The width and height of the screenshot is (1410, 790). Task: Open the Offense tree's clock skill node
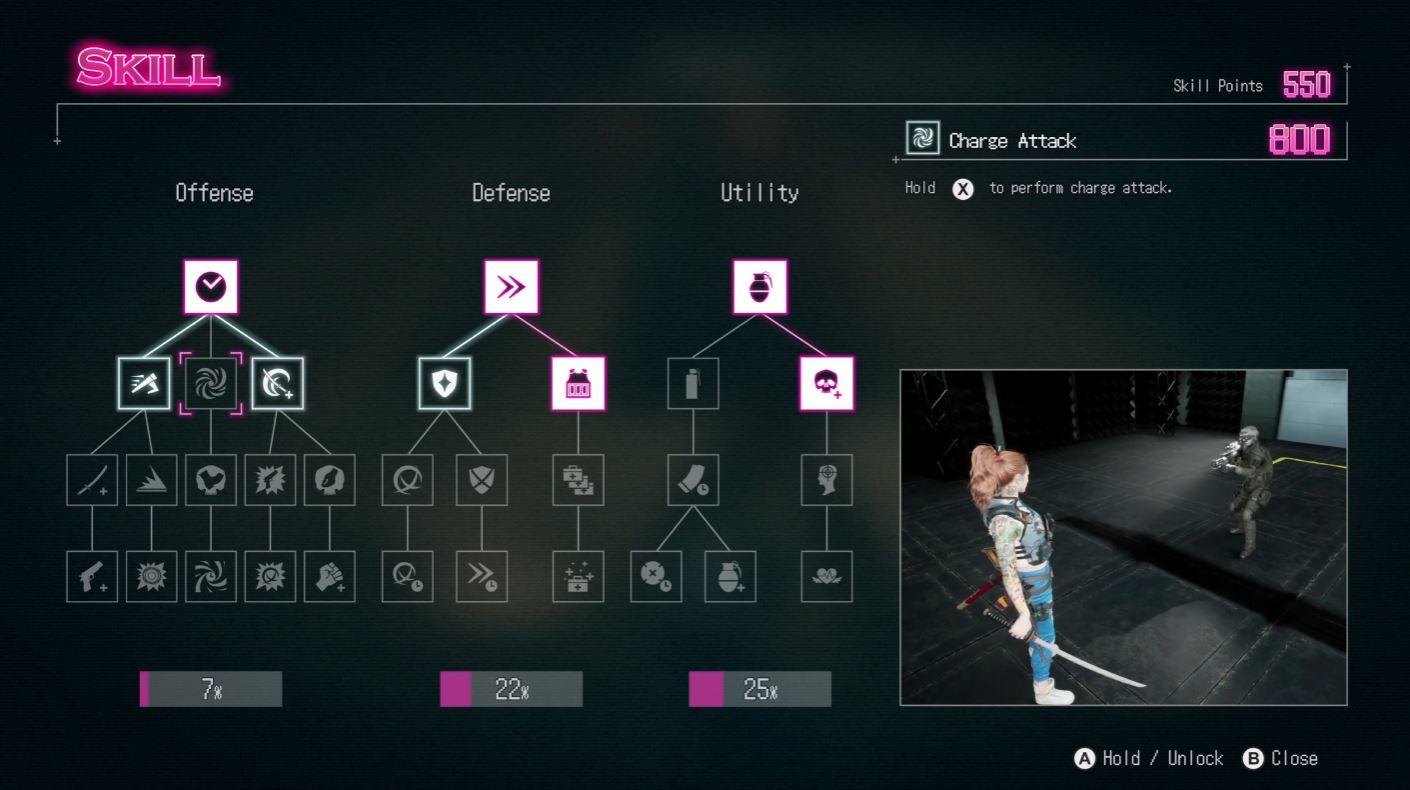pyautogui.click(x=210, y=285)
